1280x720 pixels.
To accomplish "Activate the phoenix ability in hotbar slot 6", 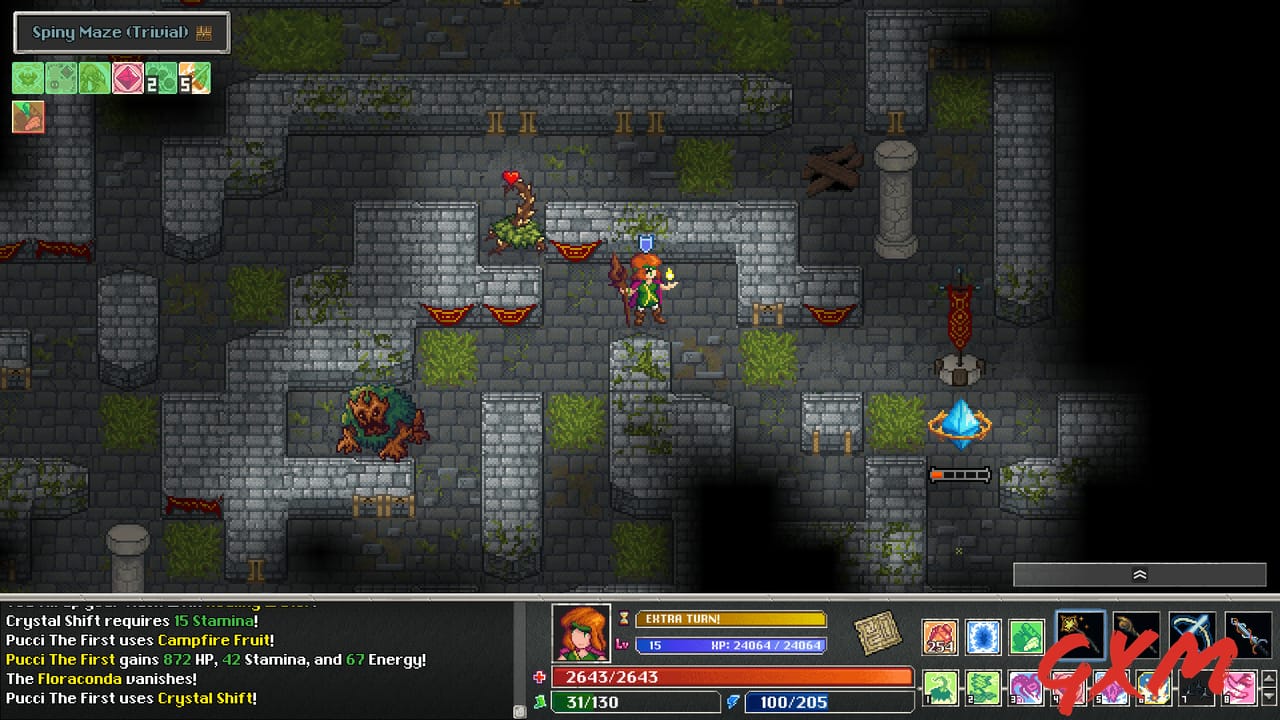I will [1153, 688].
